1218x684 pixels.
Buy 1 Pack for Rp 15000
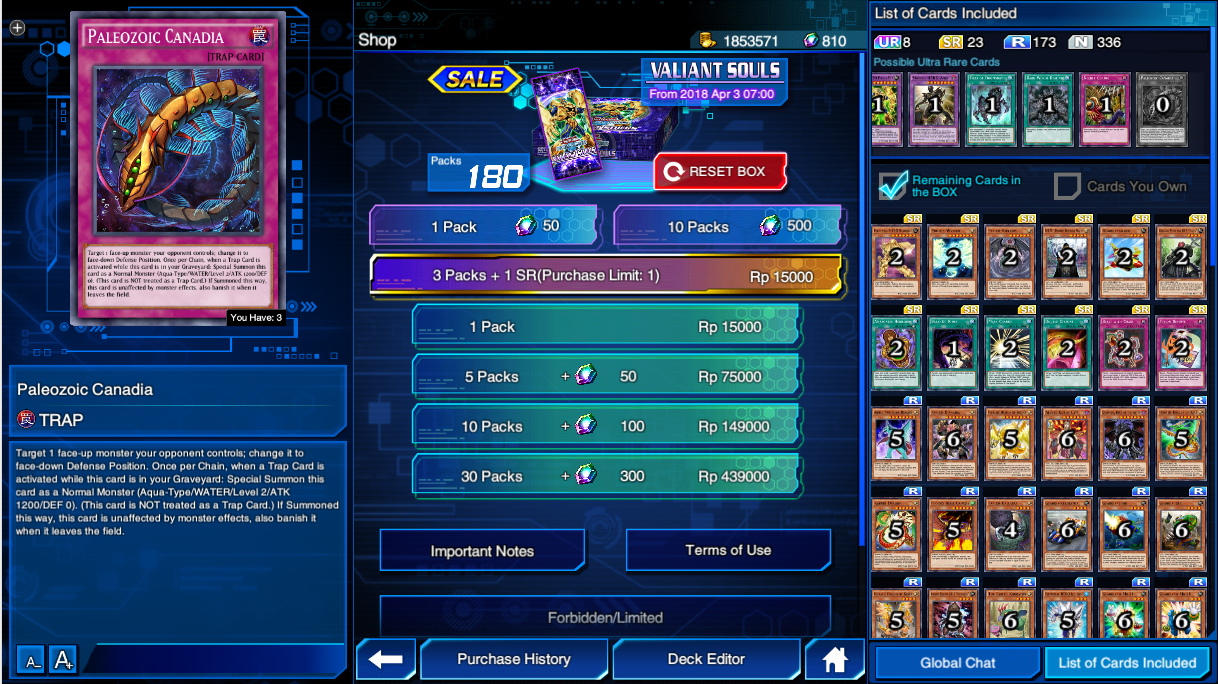coord(607,327)
